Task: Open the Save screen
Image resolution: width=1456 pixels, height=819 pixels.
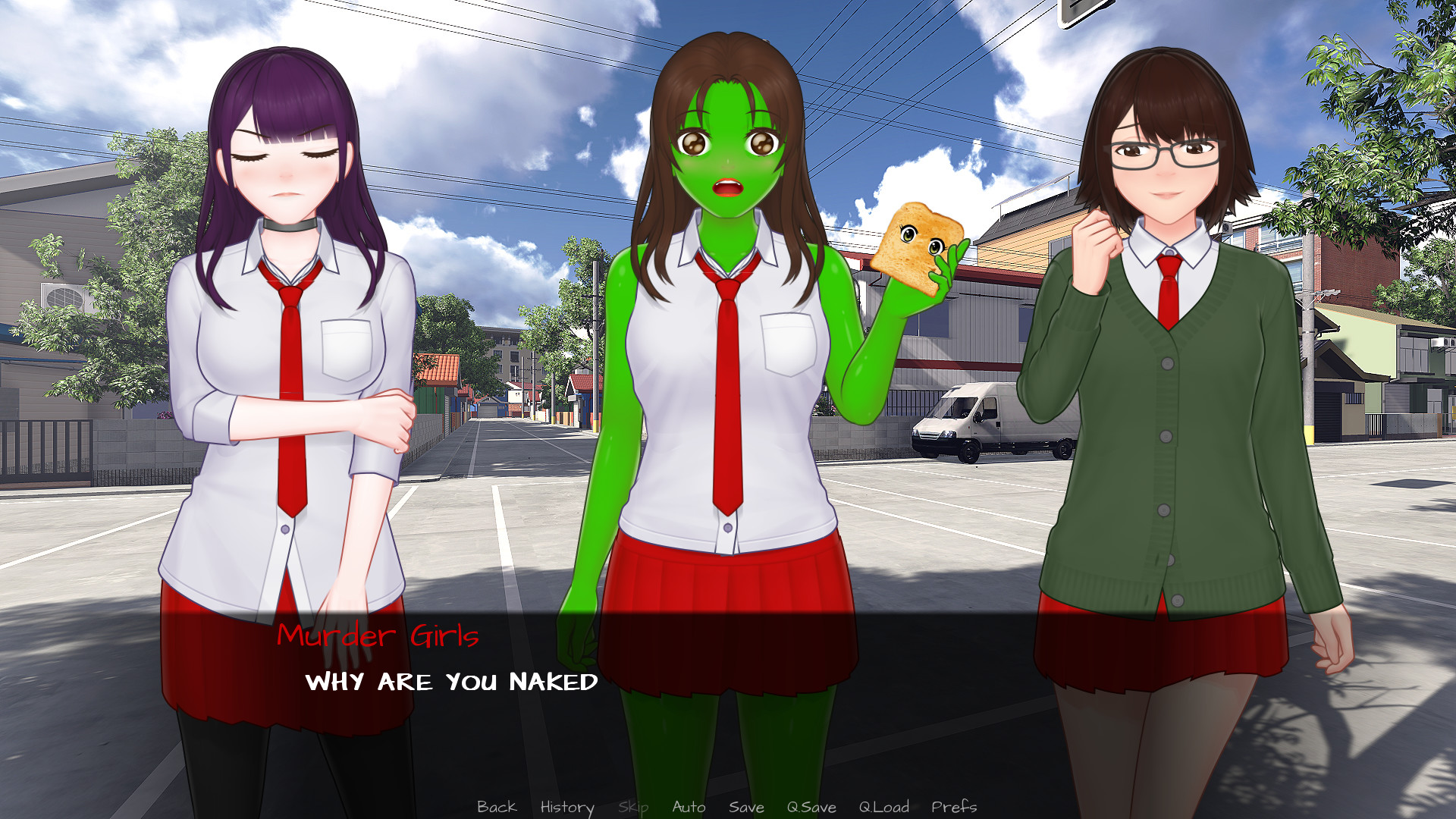Action: click(x=747, y=807)
